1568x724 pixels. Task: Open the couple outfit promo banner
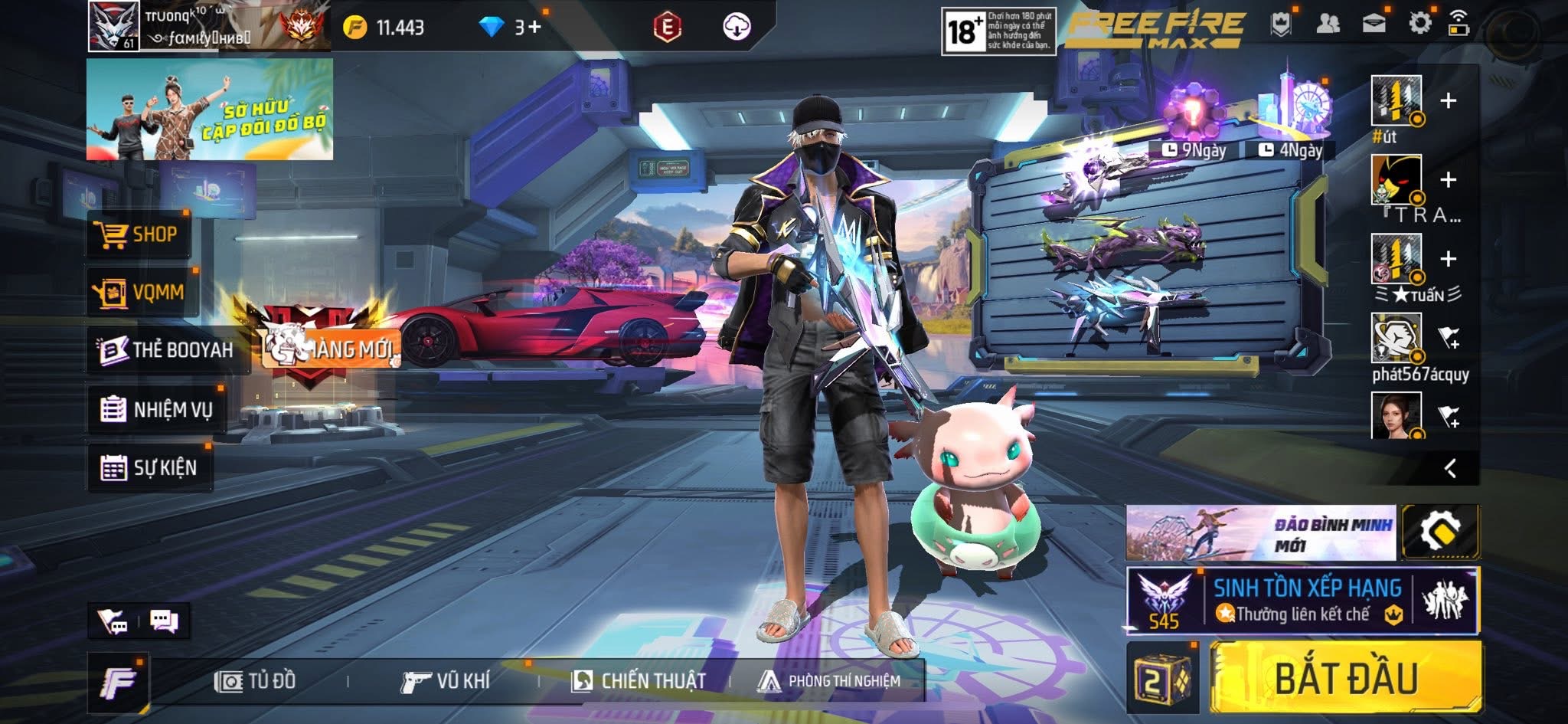click(209, 110)
